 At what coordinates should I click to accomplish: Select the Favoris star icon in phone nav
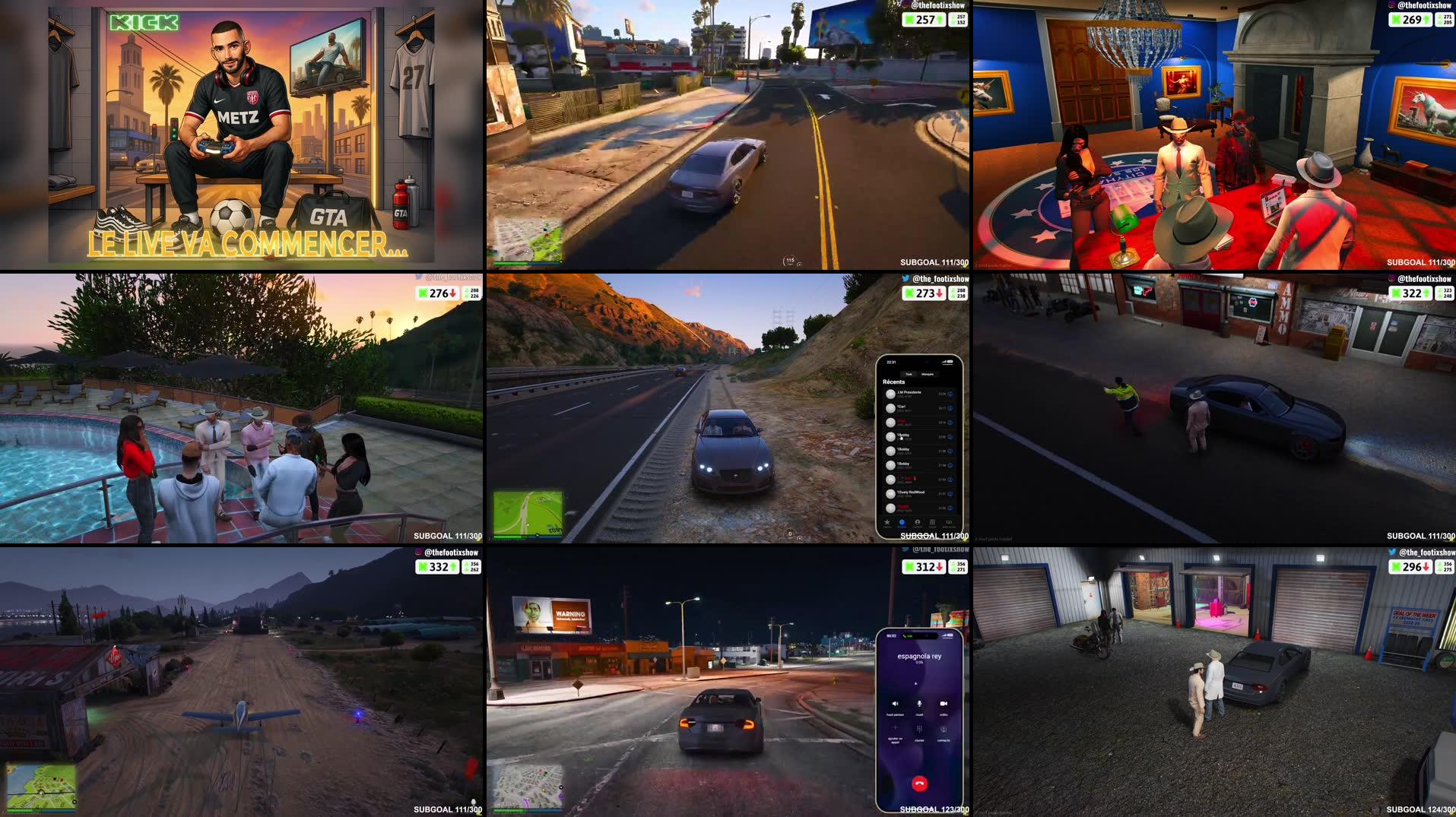pyautogui.click(x=887, y=522)
